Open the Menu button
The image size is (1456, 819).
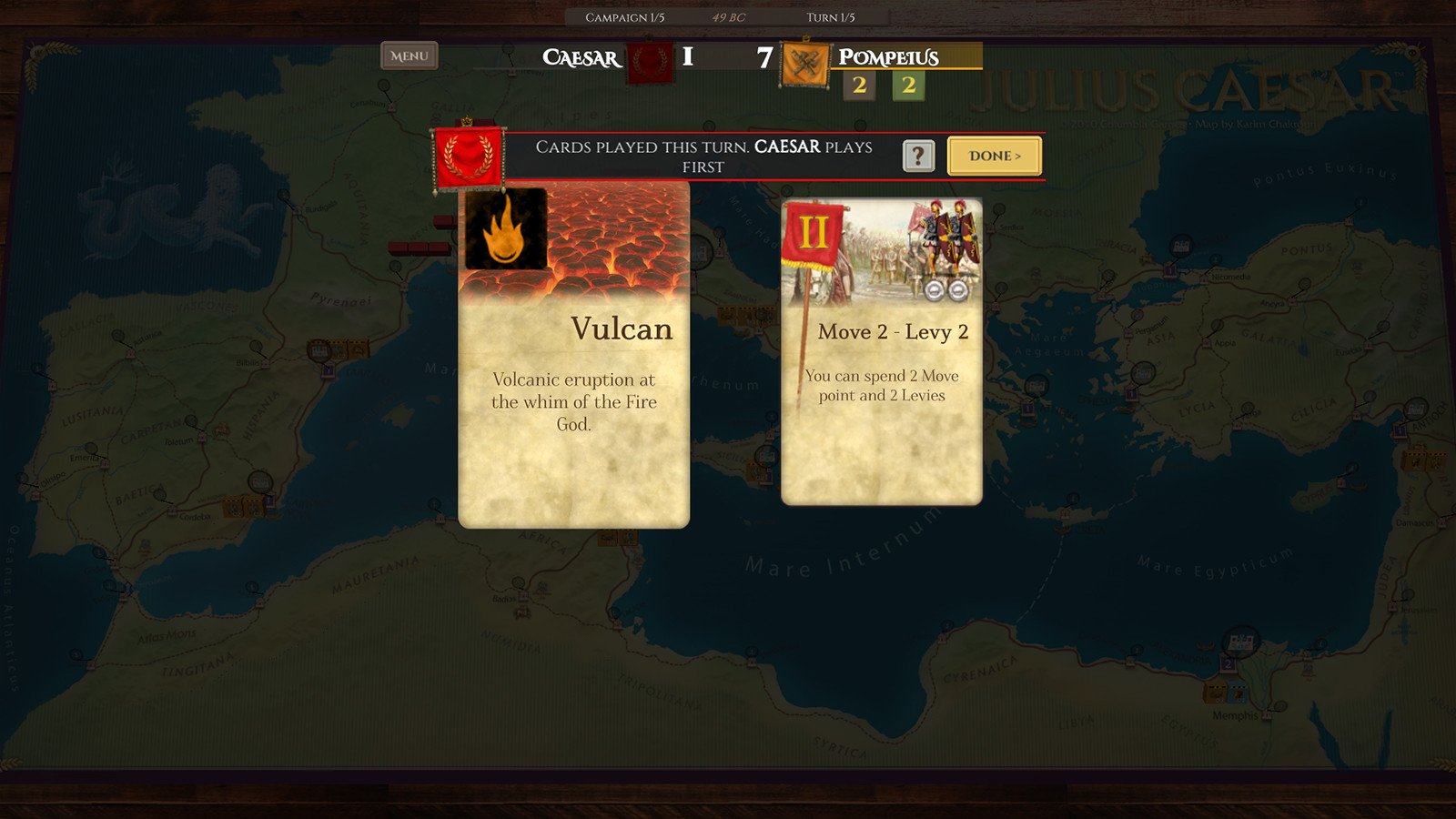[x=409, y=56]
